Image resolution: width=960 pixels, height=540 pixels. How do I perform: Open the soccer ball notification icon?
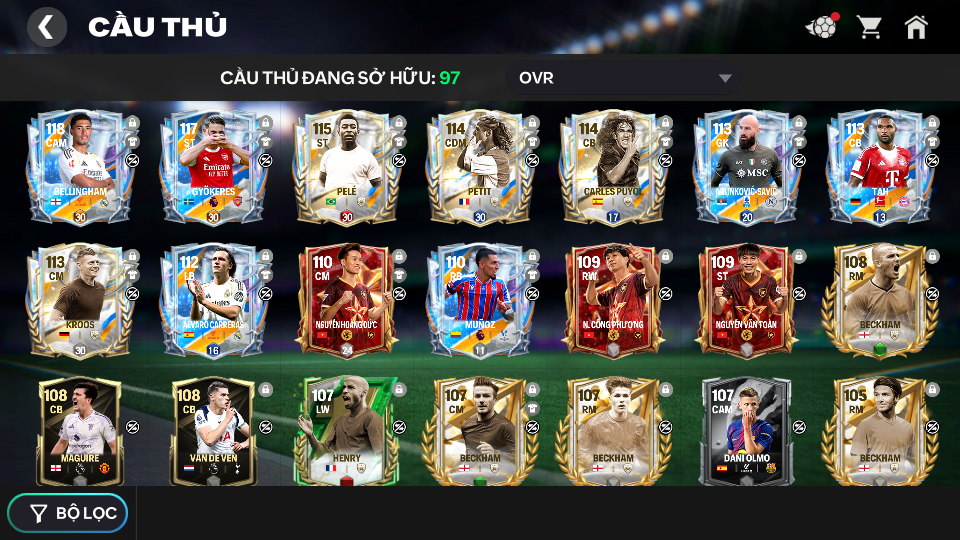(x=822, y=27)
